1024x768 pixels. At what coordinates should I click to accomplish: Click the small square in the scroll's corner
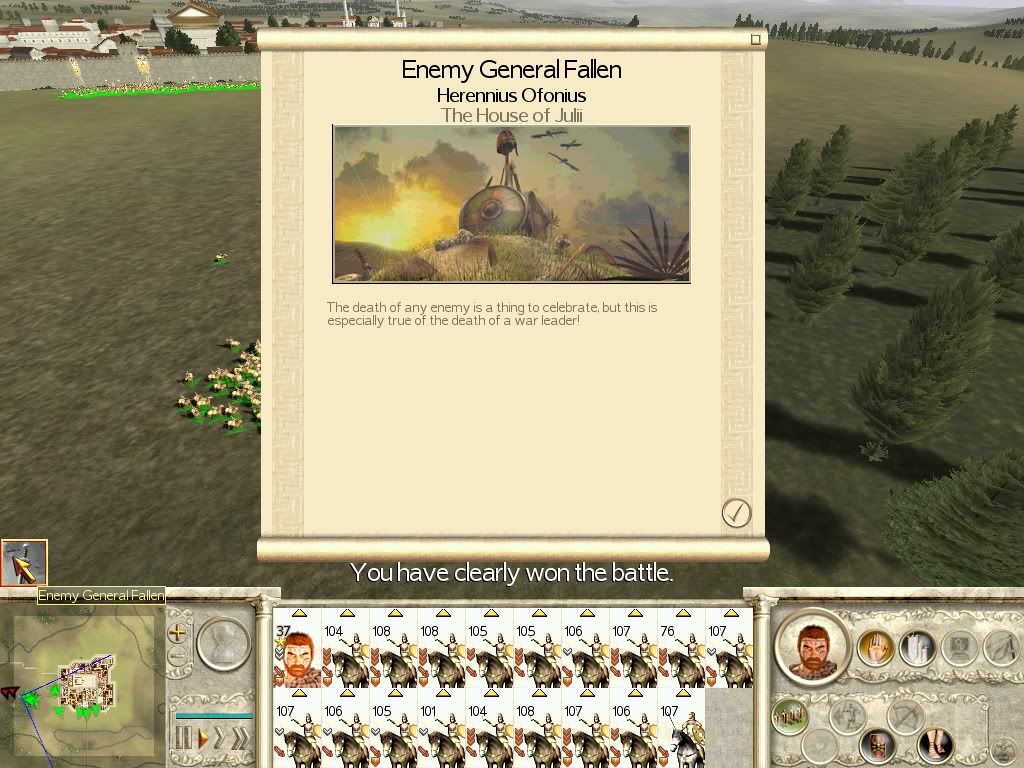coord(756,40)
